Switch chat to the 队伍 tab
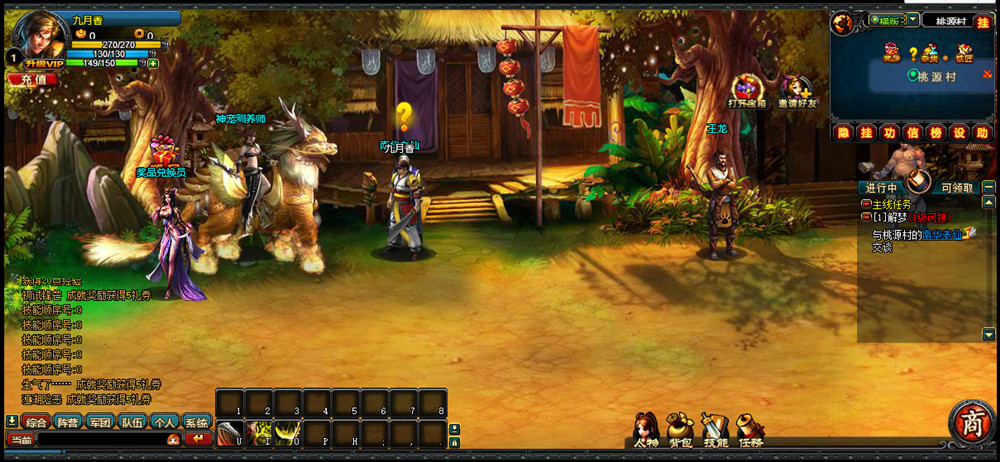 point(132,422)
